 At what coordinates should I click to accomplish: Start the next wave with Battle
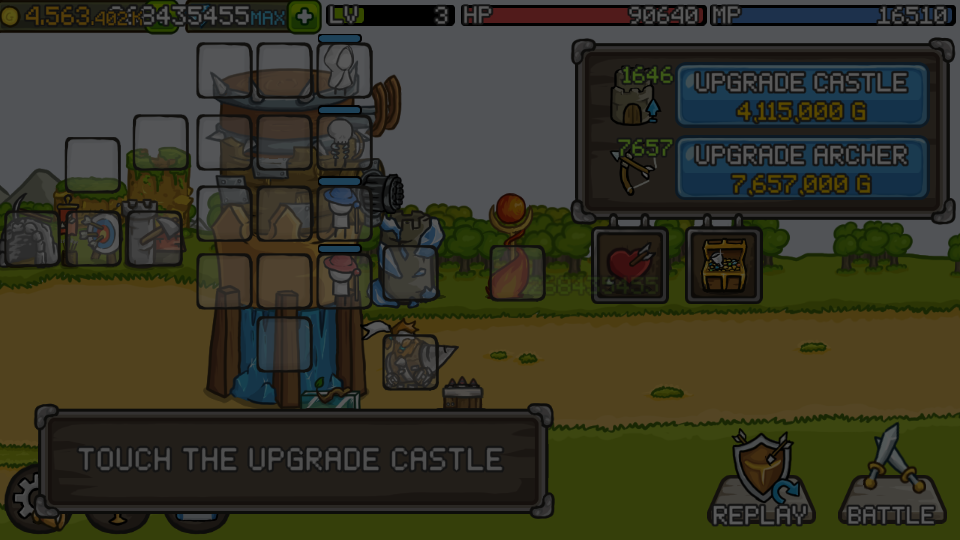[x=891, y=480]
